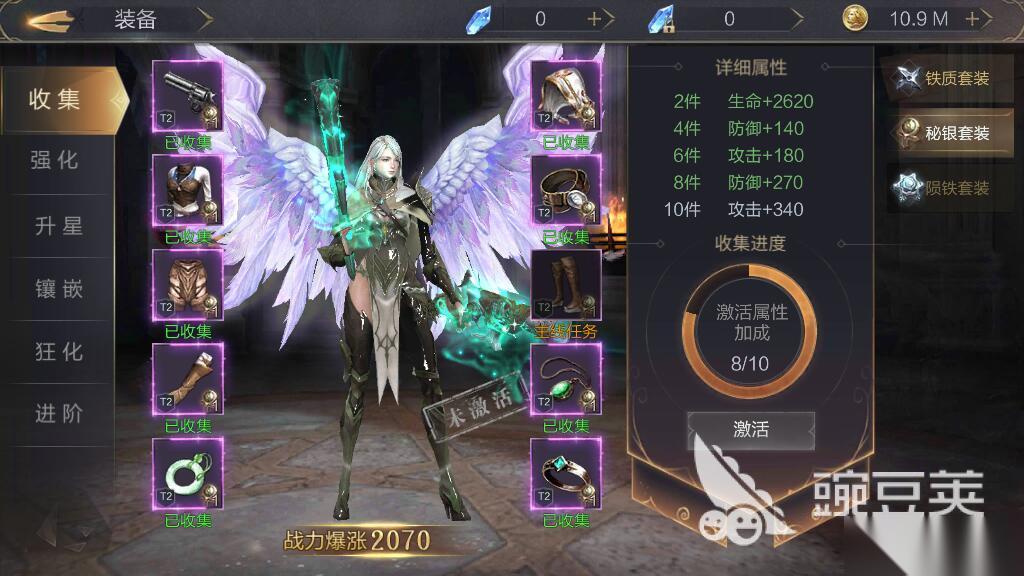This screenshot has width=1024, height=576.
Task: Select the 收集 tab
Action: 56,99
